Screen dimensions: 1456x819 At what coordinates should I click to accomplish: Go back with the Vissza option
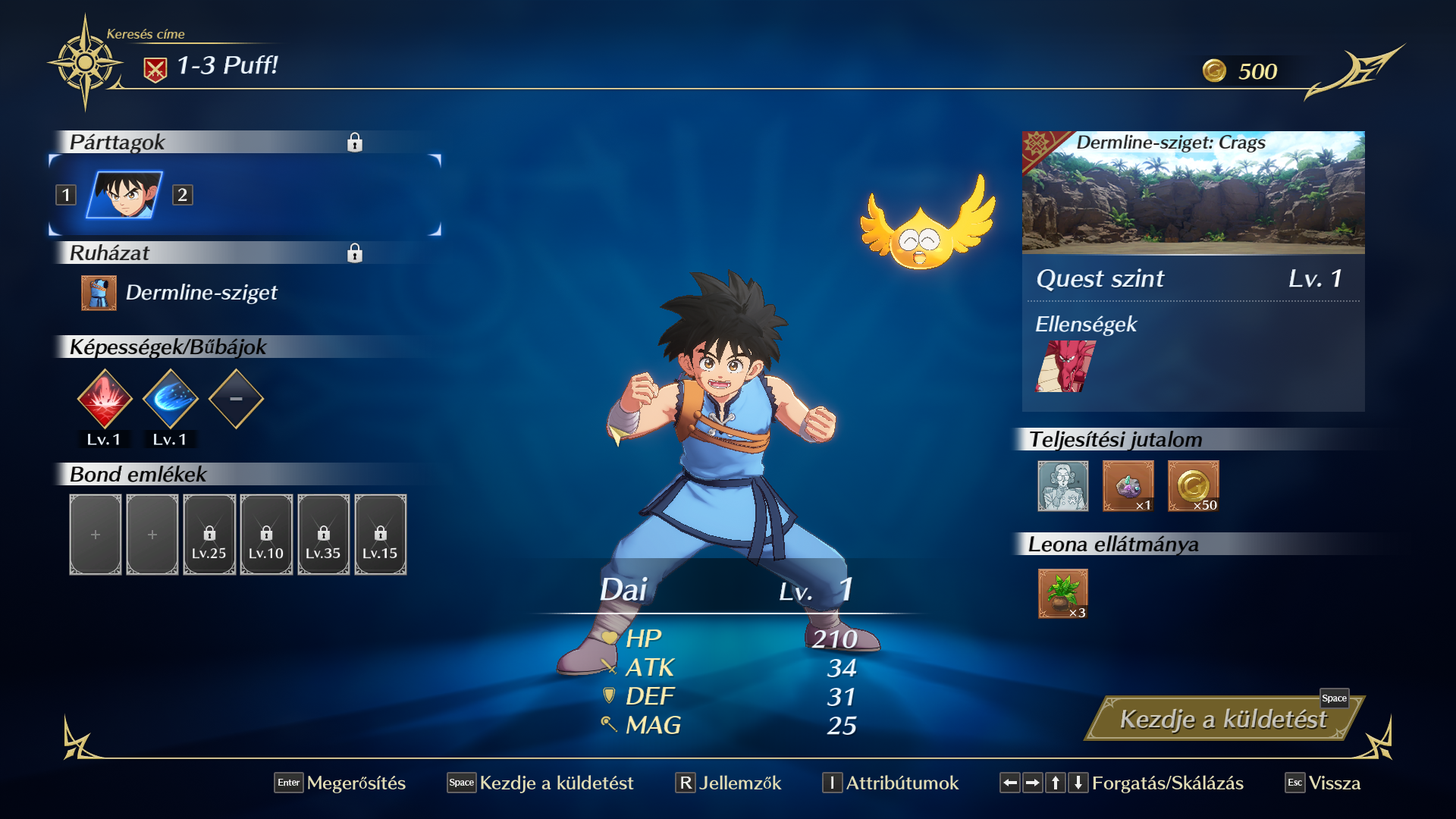[x=1323, y=783]
